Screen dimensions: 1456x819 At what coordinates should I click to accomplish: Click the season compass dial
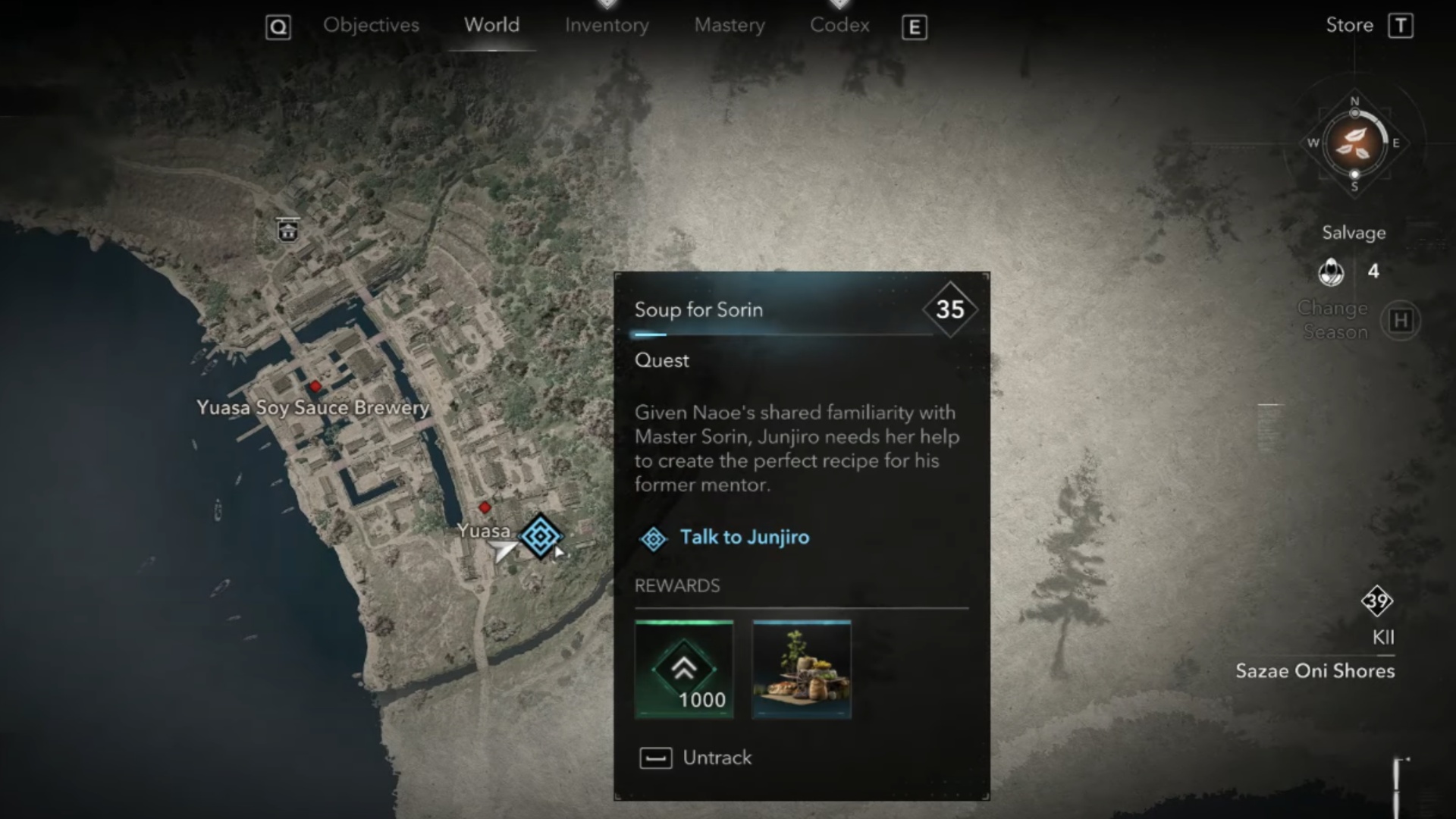(x=1354, y=143)
